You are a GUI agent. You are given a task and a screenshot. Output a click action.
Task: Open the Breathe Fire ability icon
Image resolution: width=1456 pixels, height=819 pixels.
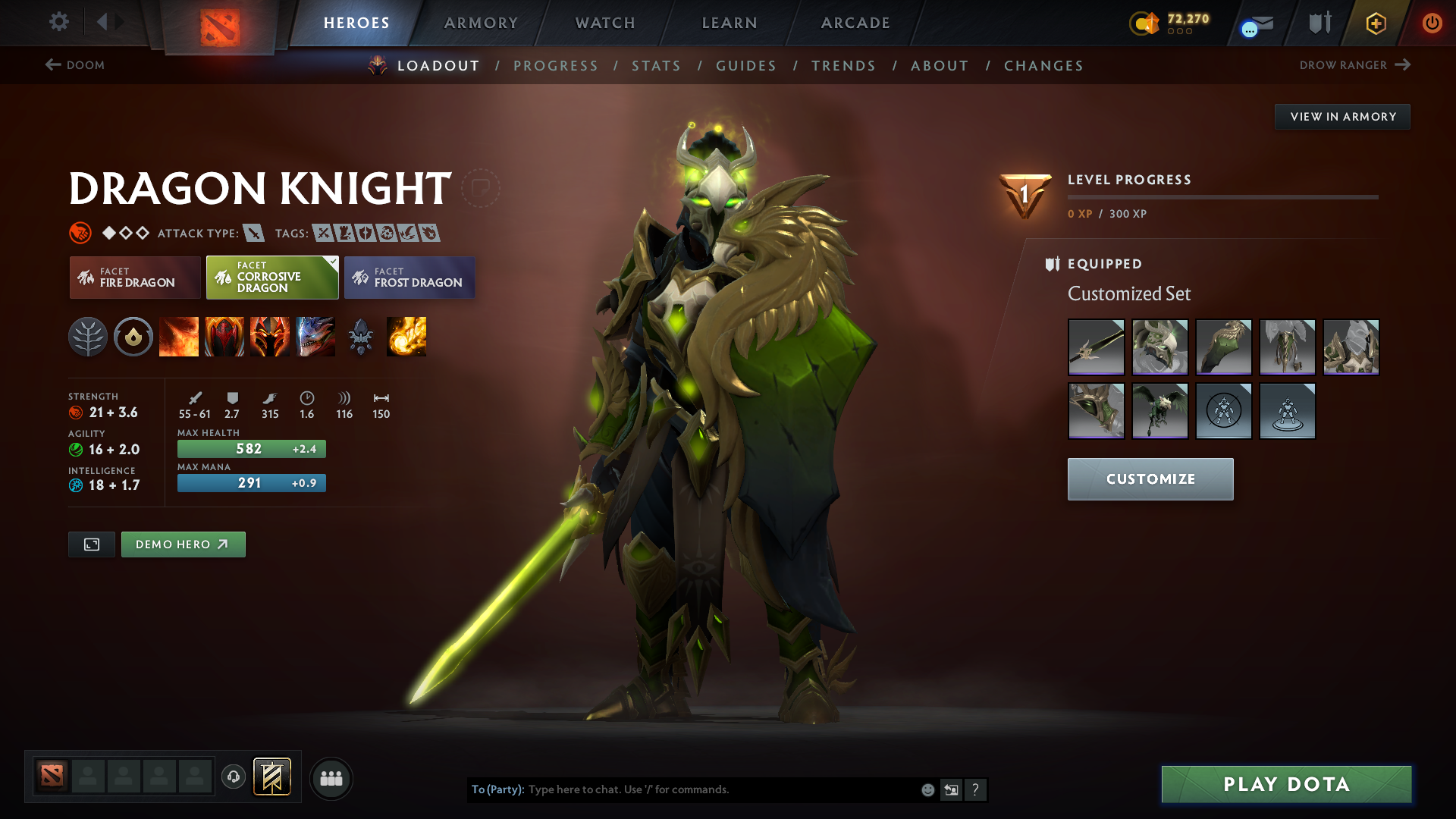pos(179,337)
